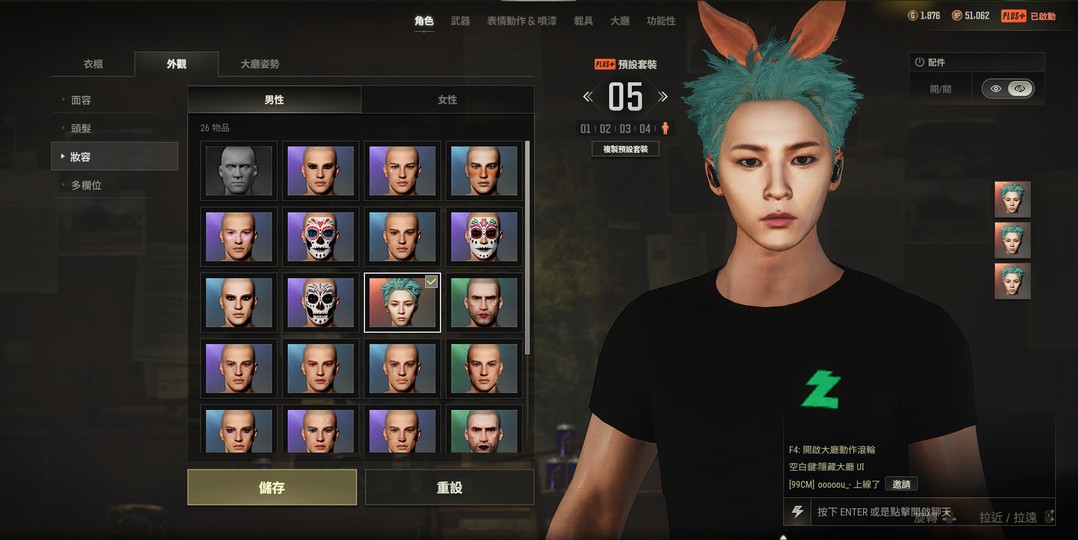Click the 重設 reset button
The height and width of the screenshot is (540, 1078).
click(x=449, y=487)
